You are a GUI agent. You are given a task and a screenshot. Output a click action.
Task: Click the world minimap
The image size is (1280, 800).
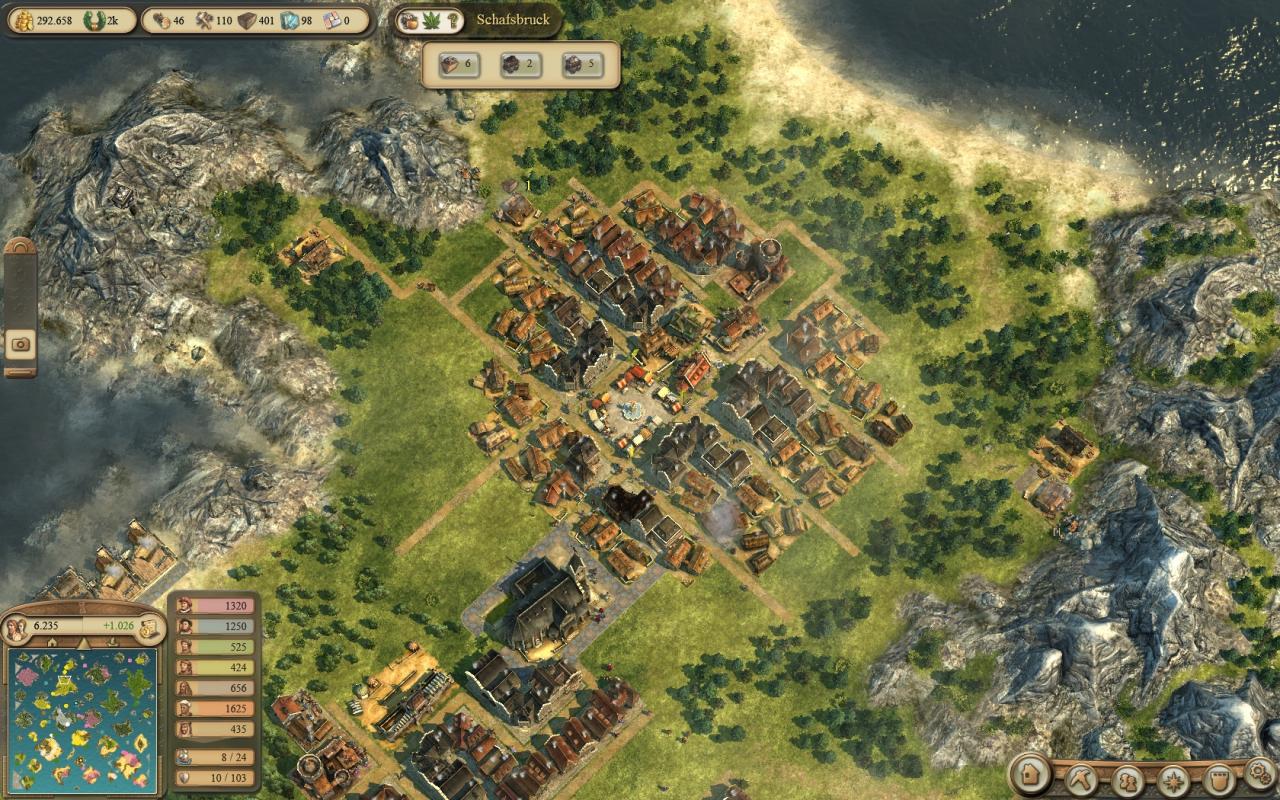(82, 719)
